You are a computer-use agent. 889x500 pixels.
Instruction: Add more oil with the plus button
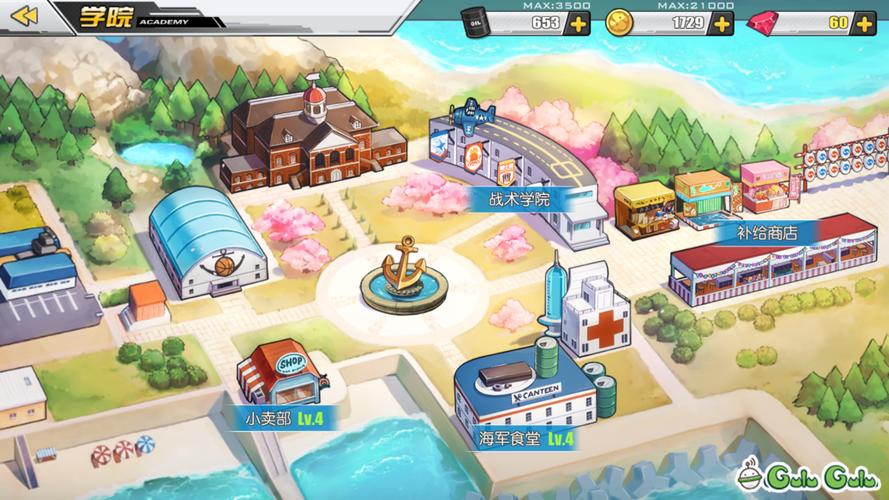tap(577, 23)
